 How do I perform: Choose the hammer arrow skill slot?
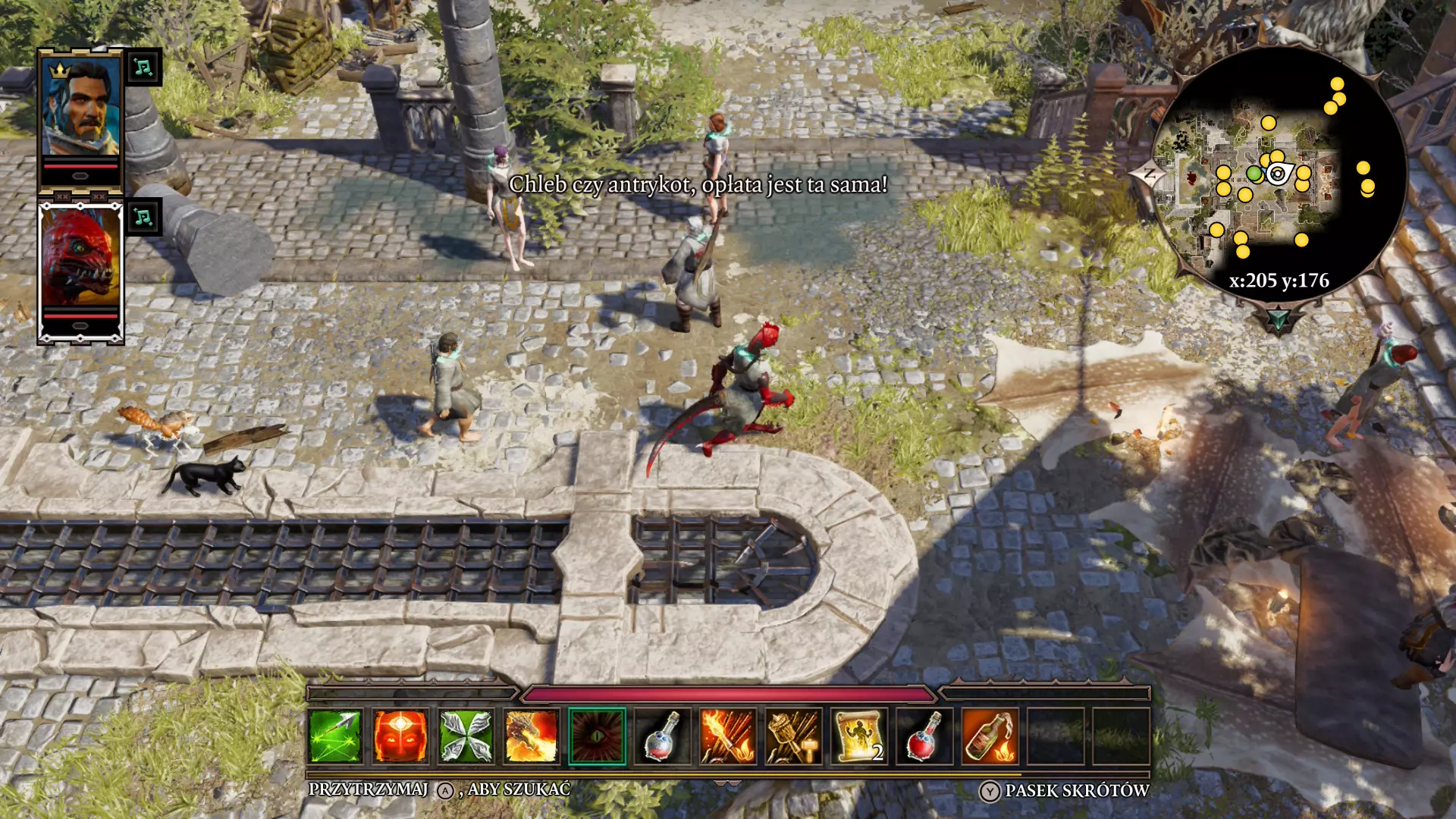[793, 736]
